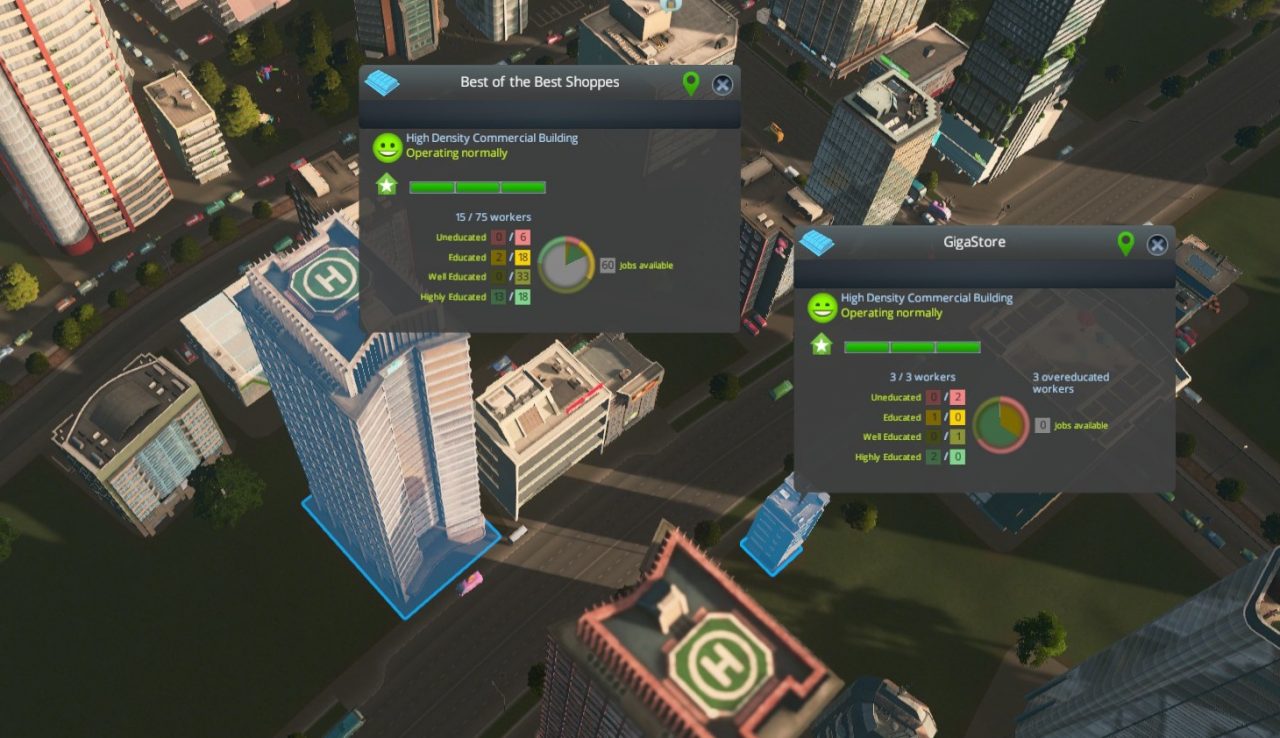Click the level star icon on GigaStore

coord(821,345)
